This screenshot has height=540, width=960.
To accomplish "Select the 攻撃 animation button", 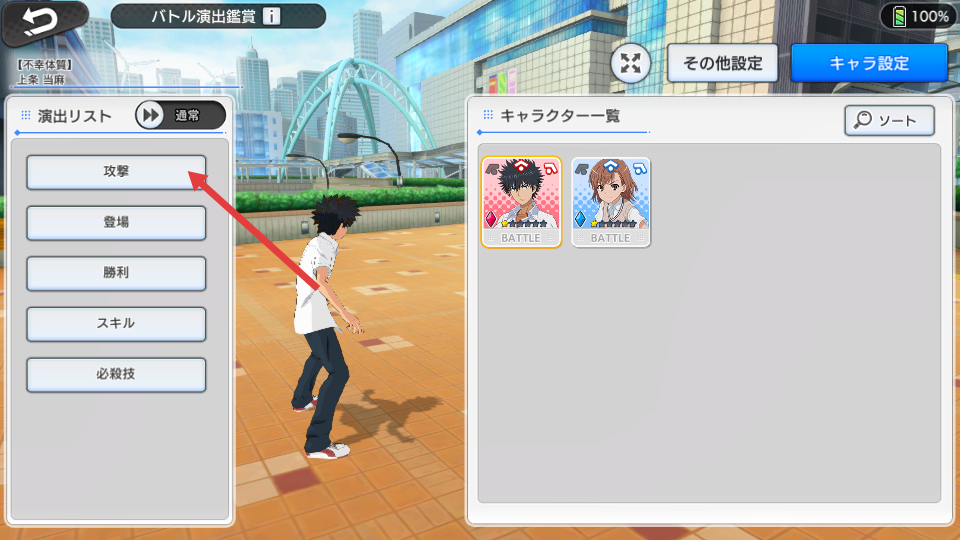I will (116, 172).
